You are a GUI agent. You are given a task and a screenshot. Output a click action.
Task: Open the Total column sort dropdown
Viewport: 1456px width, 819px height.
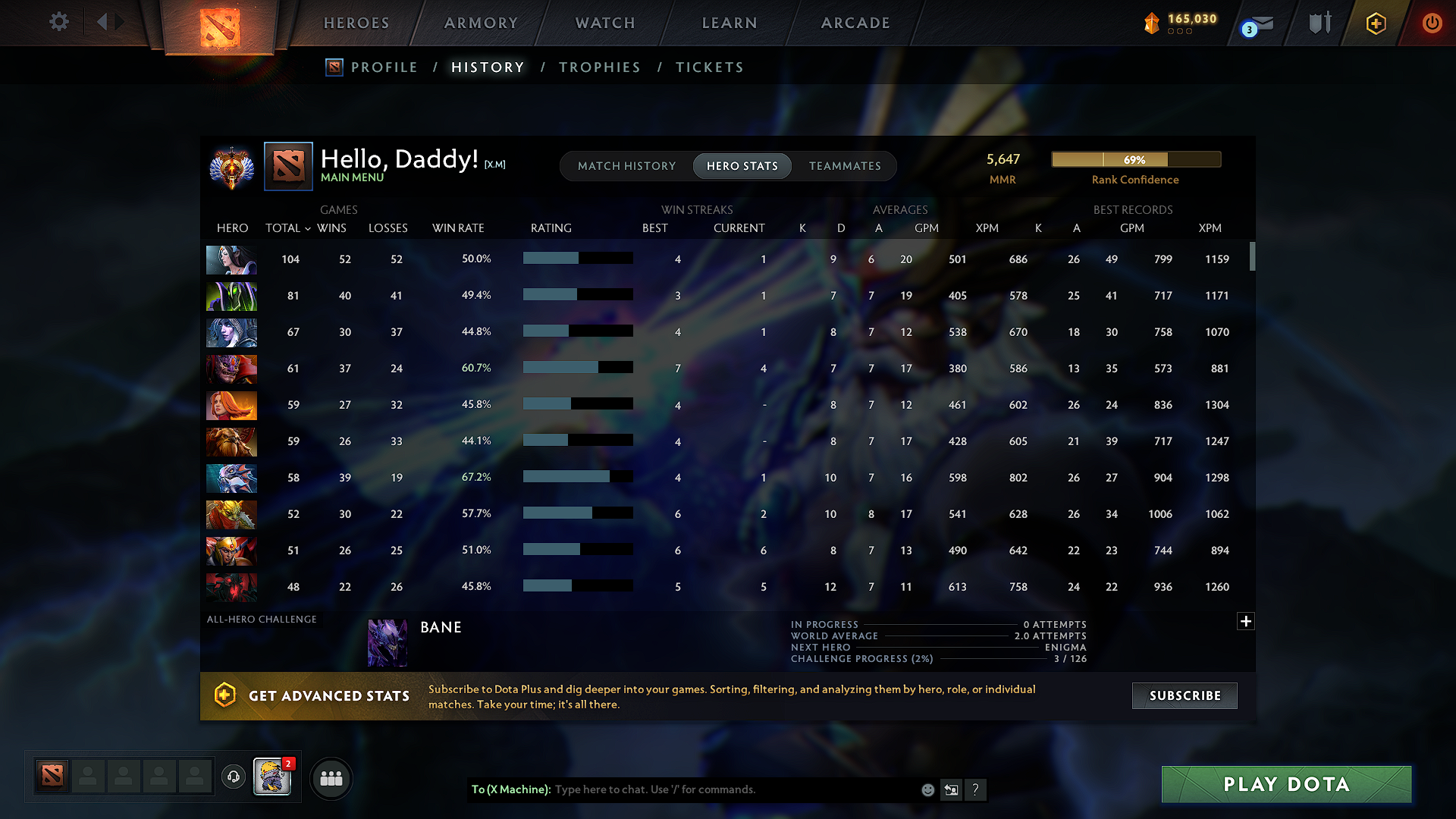click(306, 228)
